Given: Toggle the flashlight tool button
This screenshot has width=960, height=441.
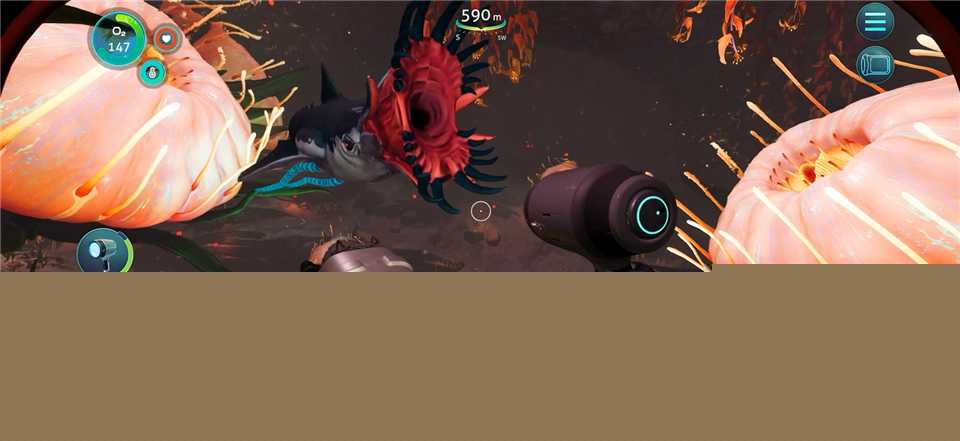Looking at the screenshot, I should 102,251.
